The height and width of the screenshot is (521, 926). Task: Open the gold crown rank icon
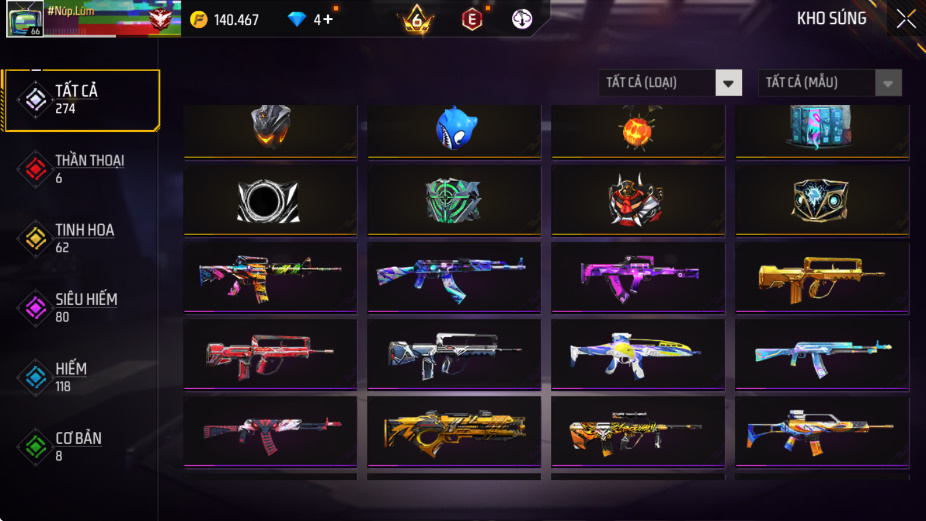[416, 19]
